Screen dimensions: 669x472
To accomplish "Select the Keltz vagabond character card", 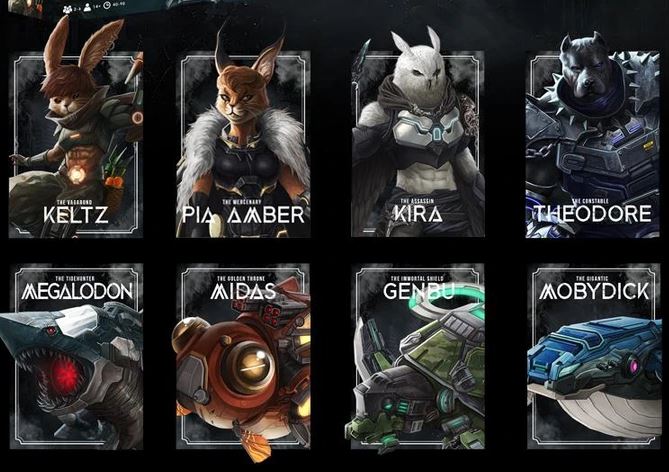I will pos(76,145).
